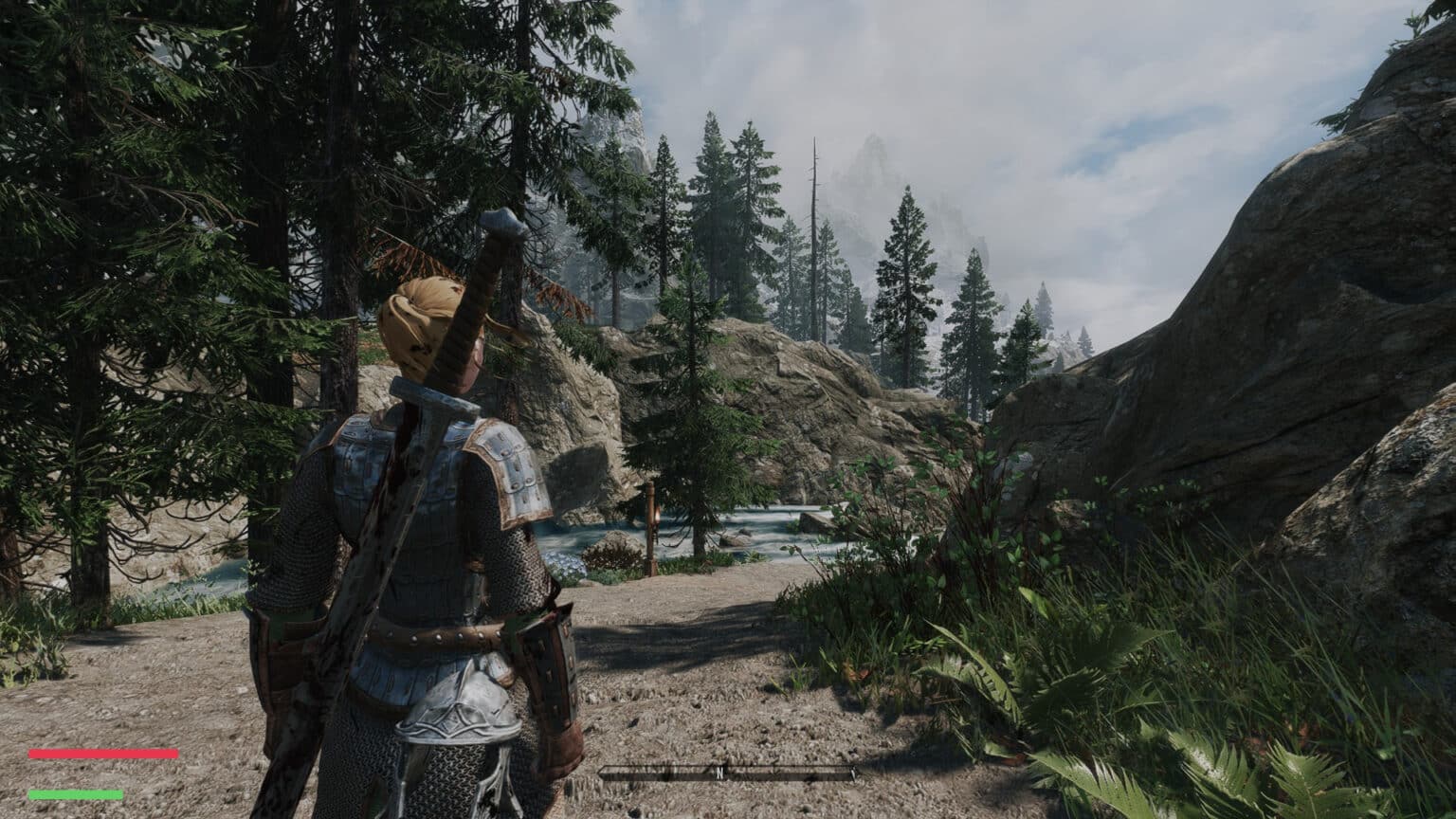Click the center of the compass bar
This screenshot has height=819, width=1456.
tap(730, 773)
